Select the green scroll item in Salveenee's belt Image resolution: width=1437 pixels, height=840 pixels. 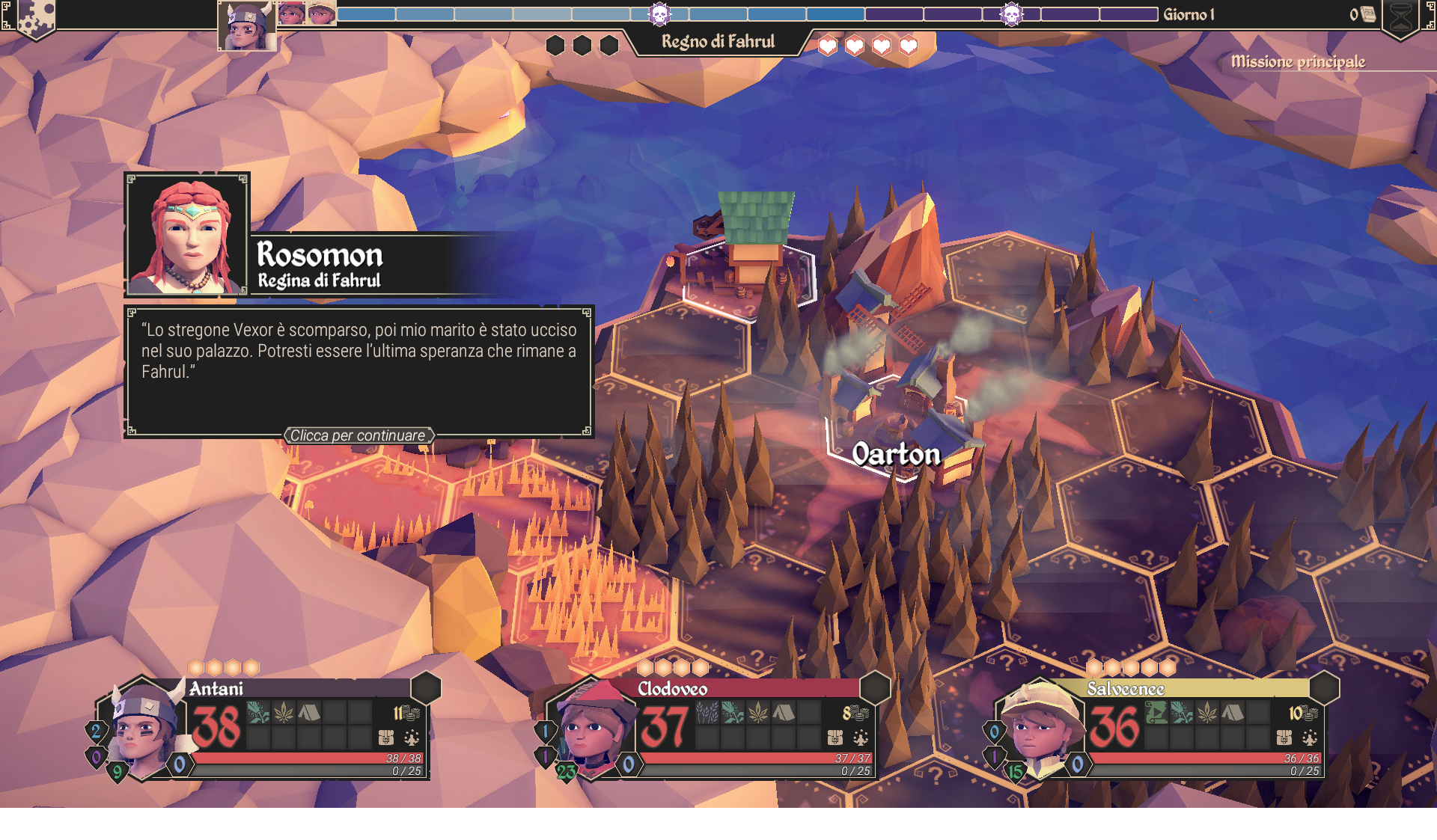click(x=1156, y=712)
